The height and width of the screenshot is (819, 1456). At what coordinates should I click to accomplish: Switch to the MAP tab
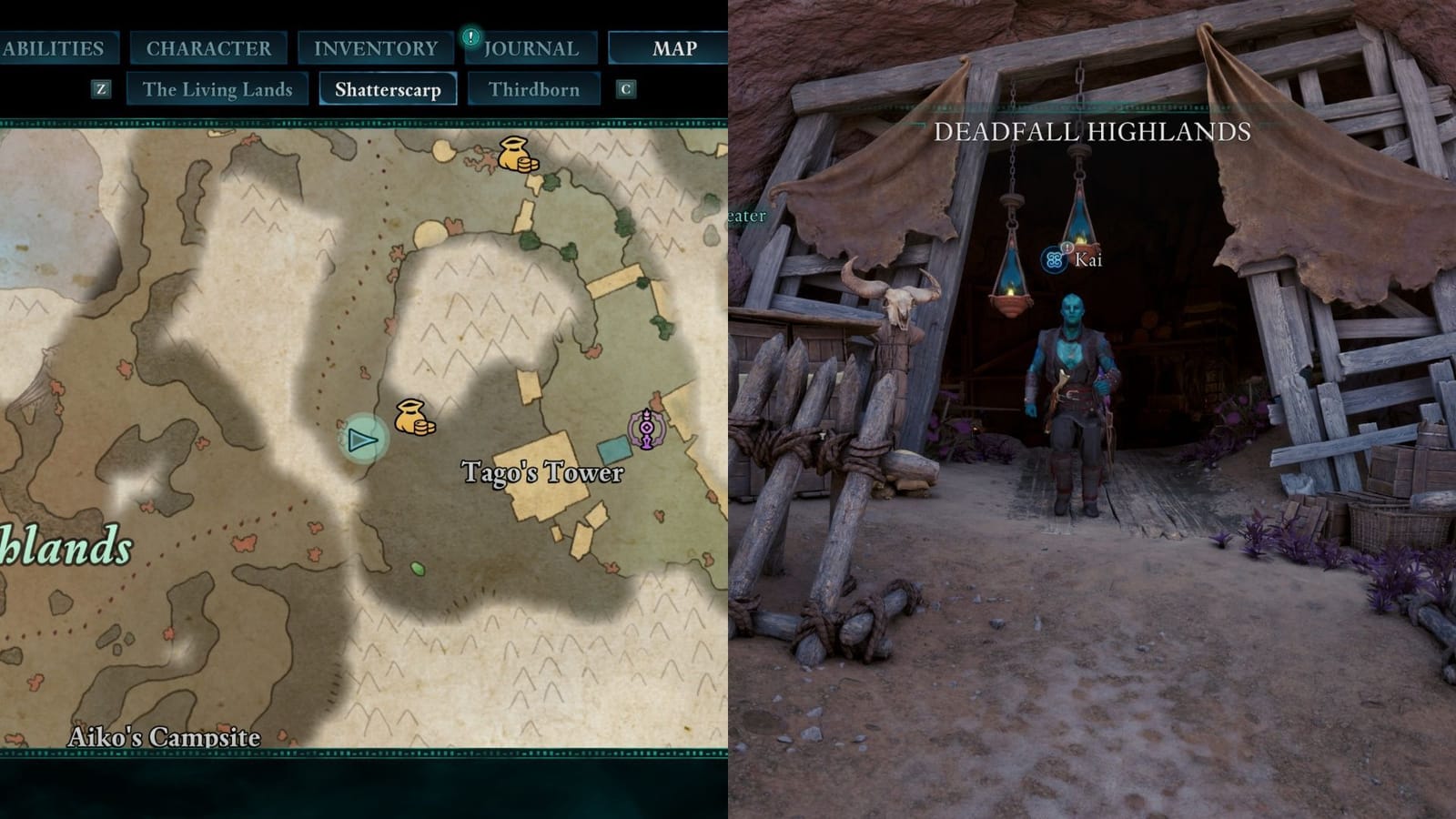click(673, 49)
